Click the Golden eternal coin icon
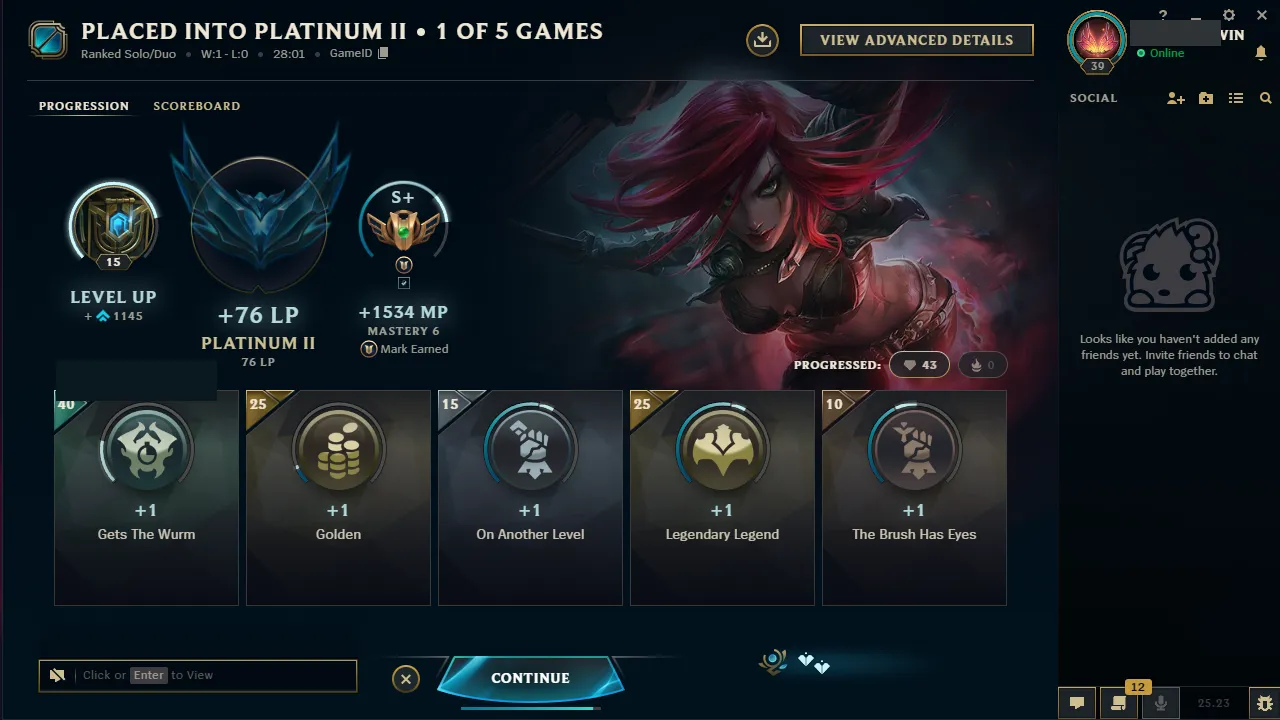Screen dimensions: 1280x720 pos(338,450)
